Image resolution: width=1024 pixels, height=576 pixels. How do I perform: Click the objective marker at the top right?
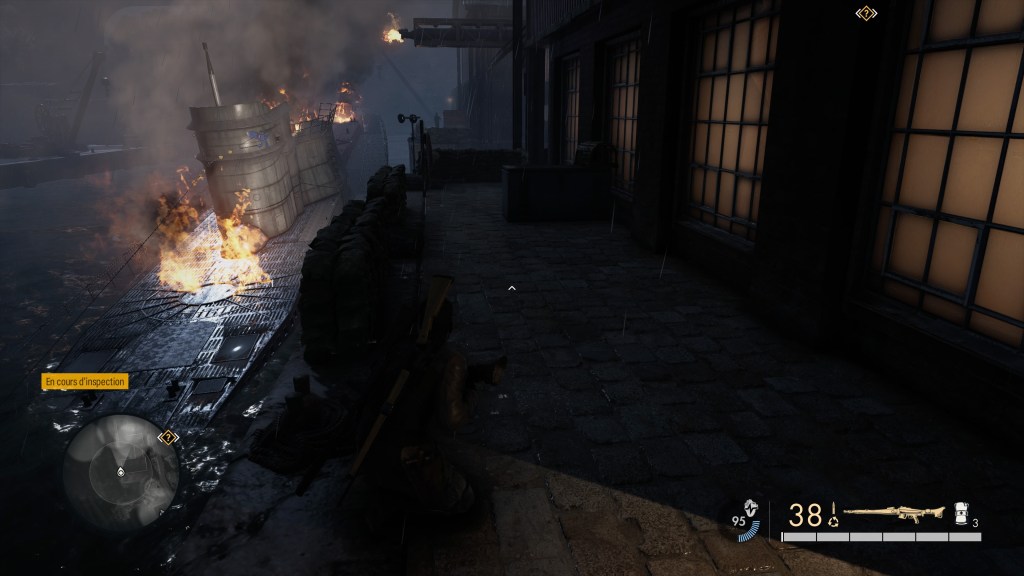[865, 13]
